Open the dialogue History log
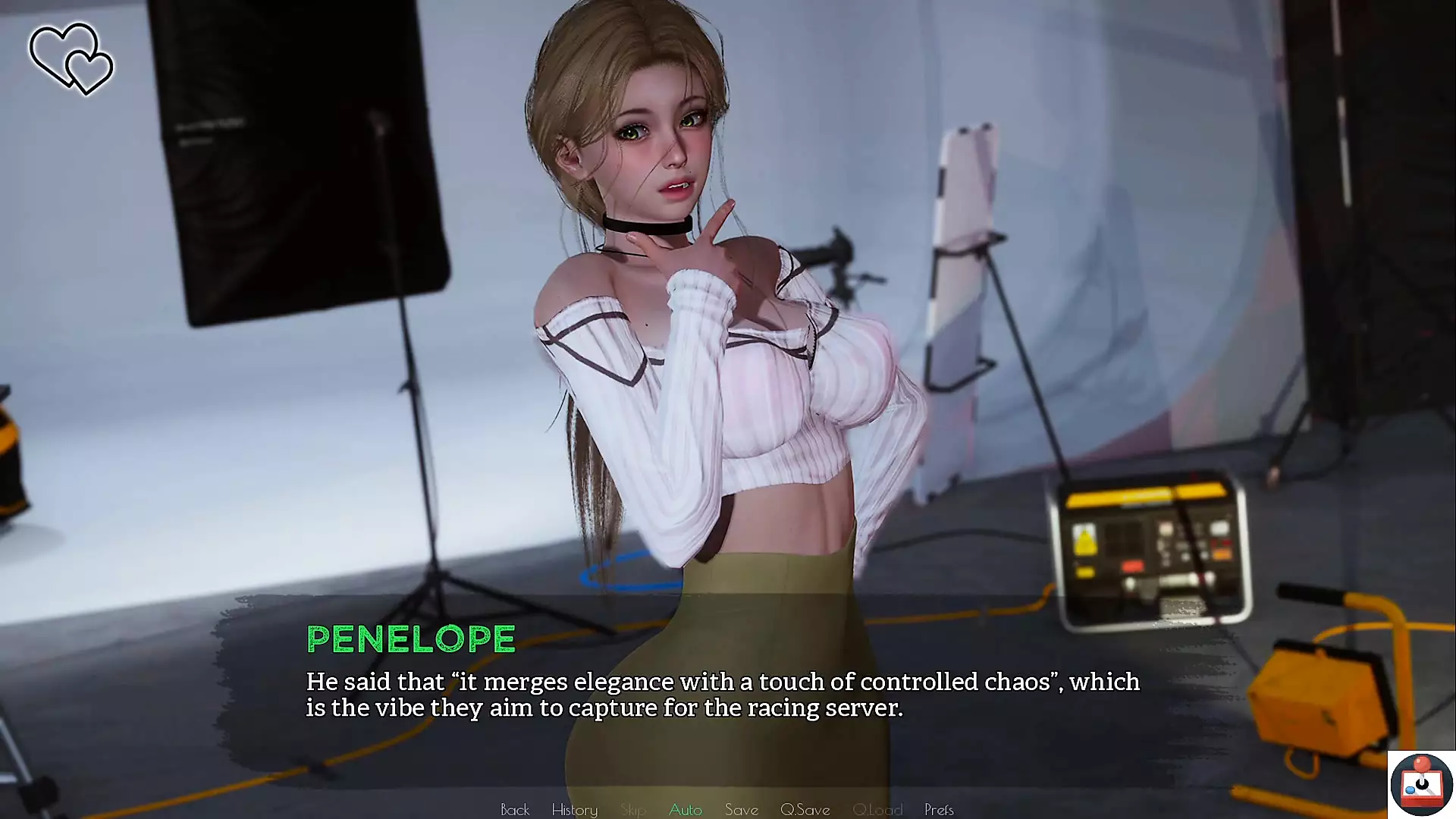Screen dimensions: 1456x819 574,809
